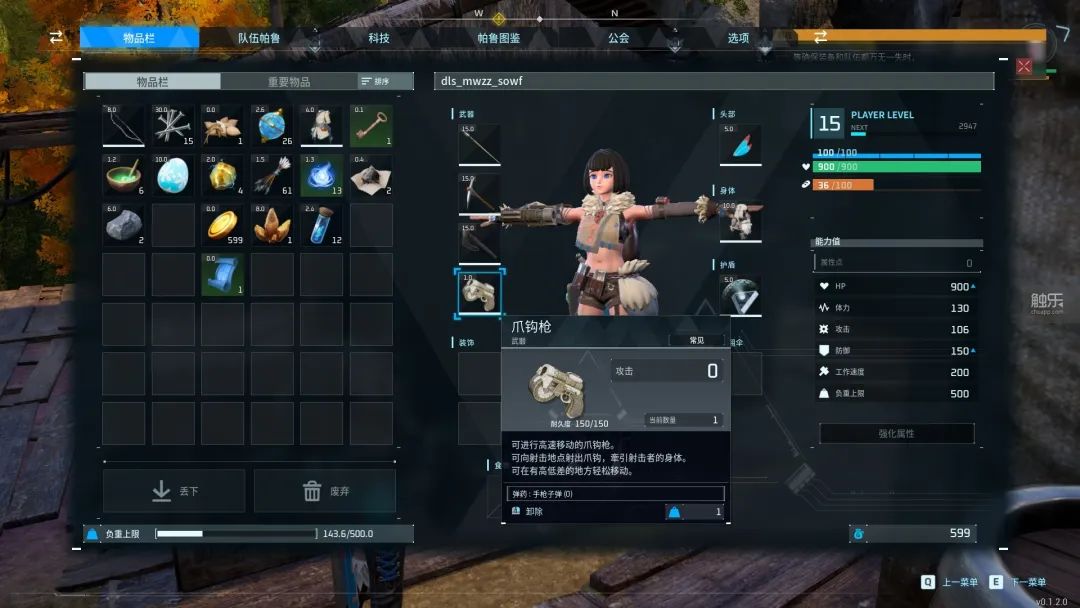Open the 选项 options tab

coord(738,38)
